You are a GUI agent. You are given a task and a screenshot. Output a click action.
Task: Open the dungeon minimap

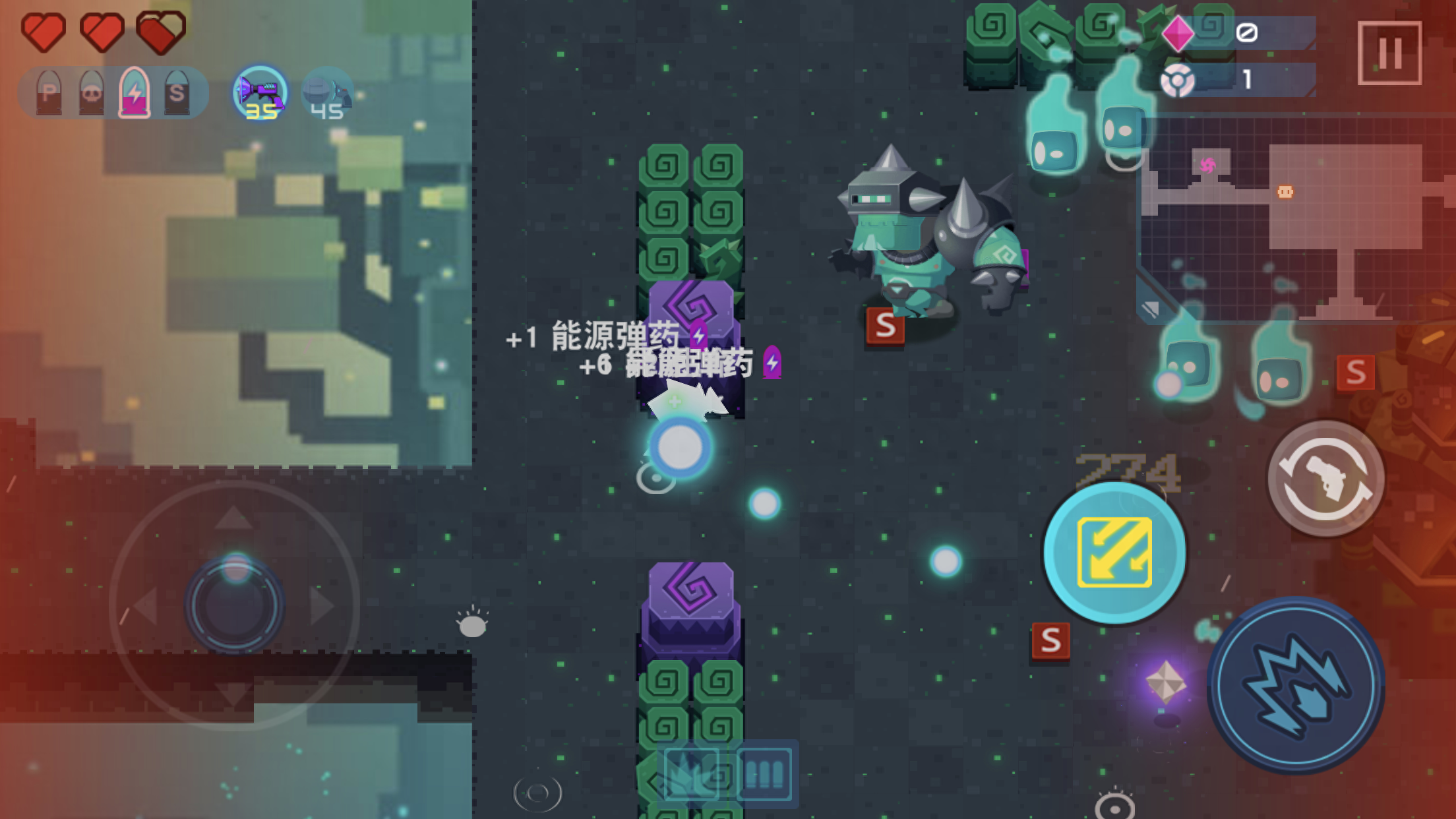(x=1292, y=218)
